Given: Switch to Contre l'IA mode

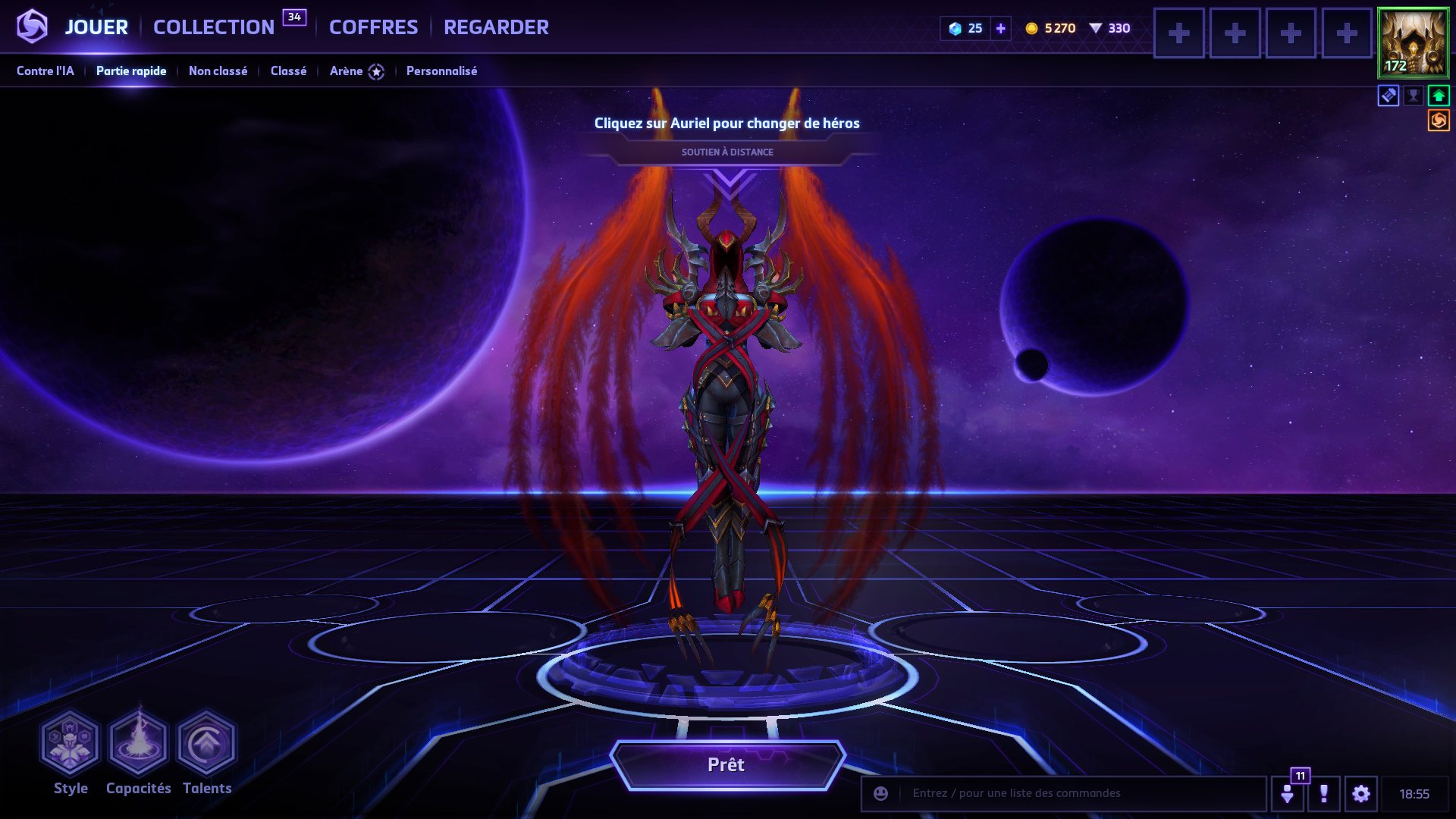Looking at the screenshot, I should (x=47, y=71).
